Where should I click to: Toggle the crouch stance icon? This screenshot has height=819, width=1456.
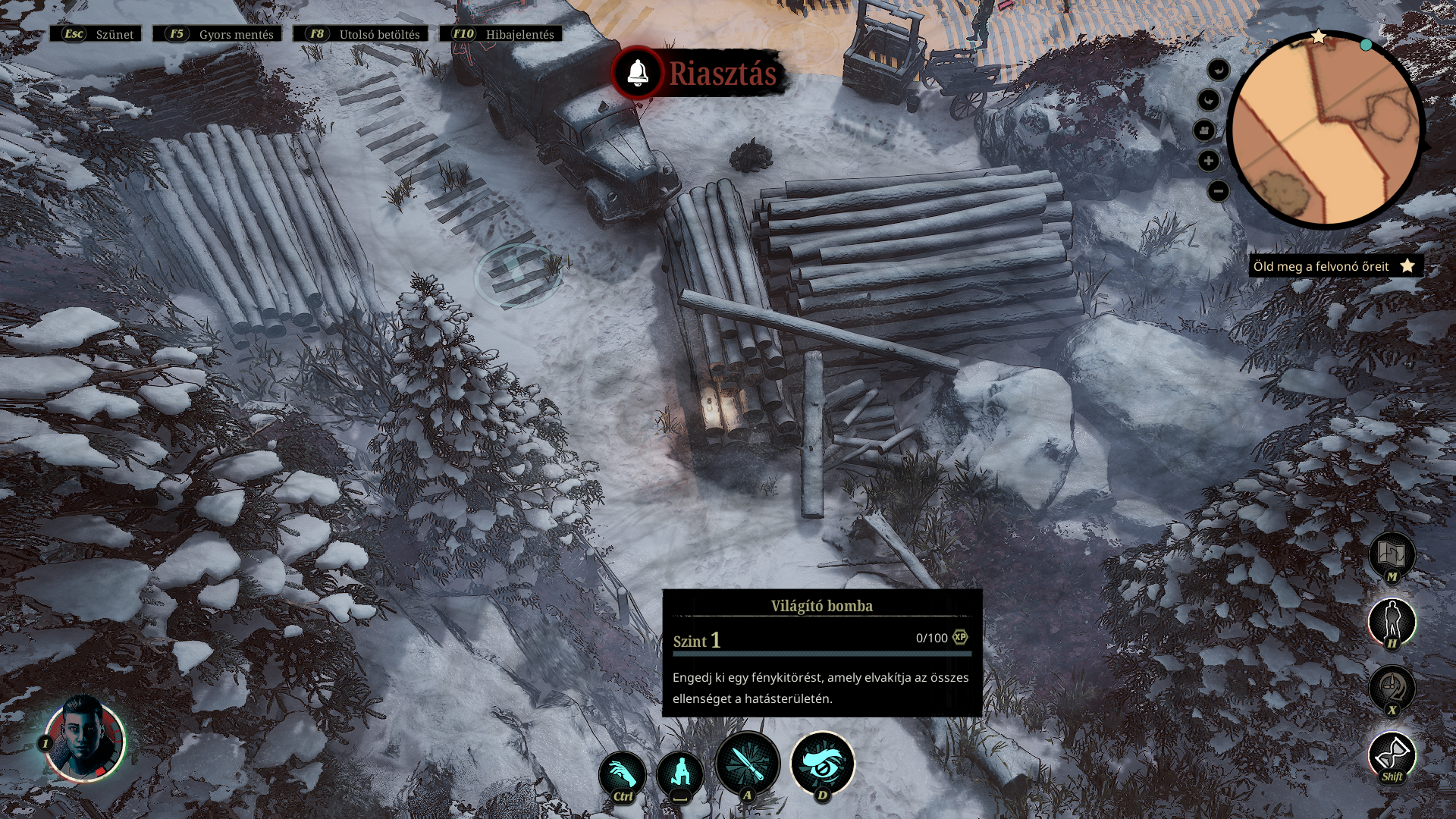tap(680, 774)
